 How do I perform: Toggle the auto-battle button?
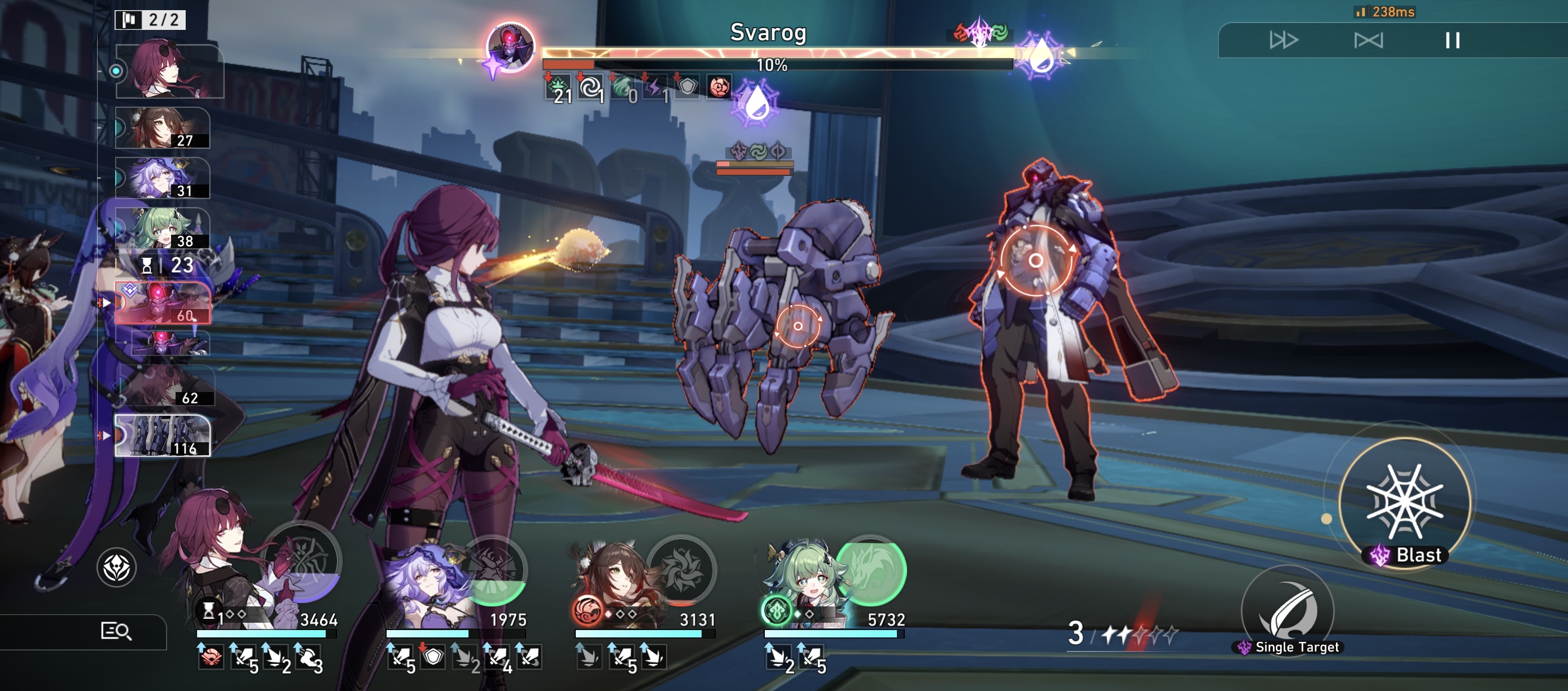coord(1368,41)
